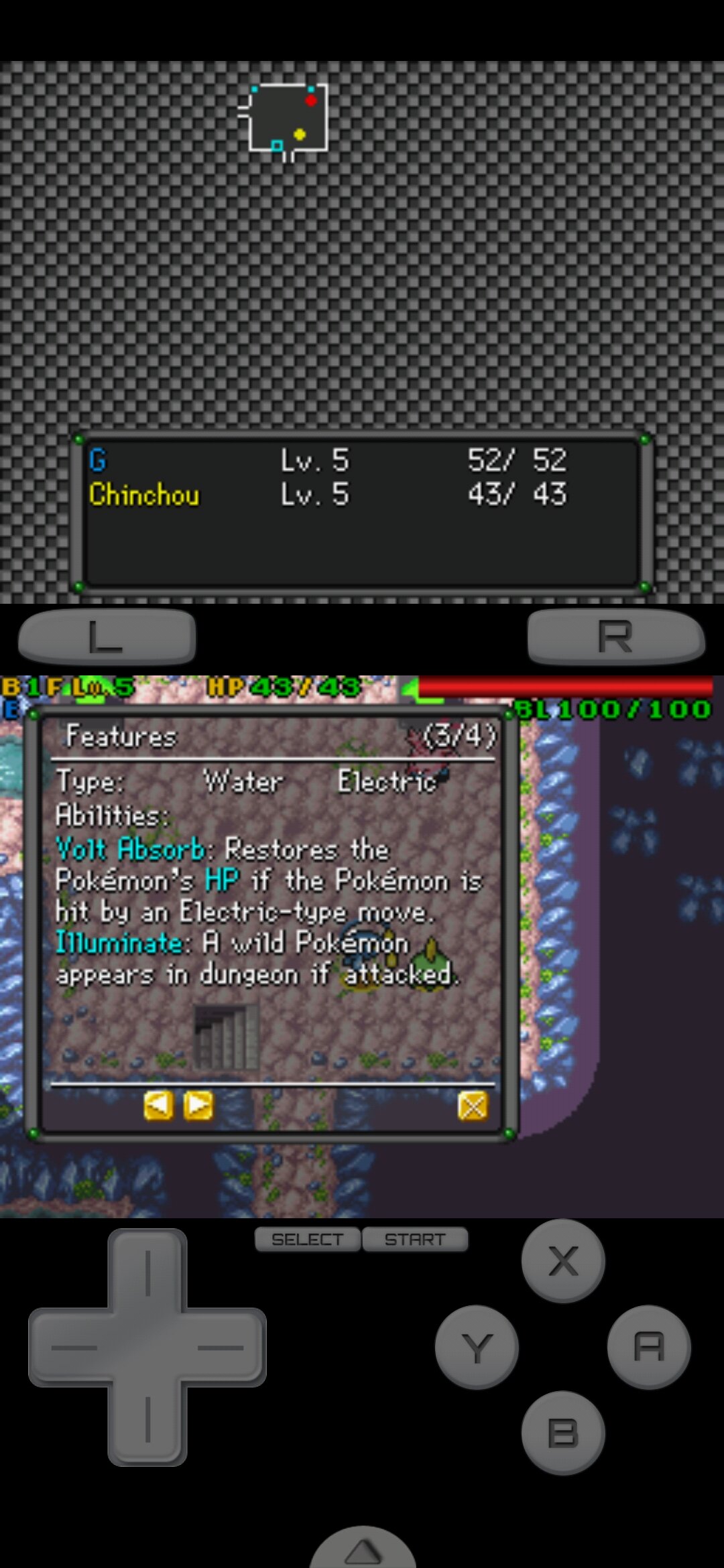The height and width of the screenshot is (1568, 724).
Task: Tap the emulator L shoulder button
Action: click(x=107, y=637)
